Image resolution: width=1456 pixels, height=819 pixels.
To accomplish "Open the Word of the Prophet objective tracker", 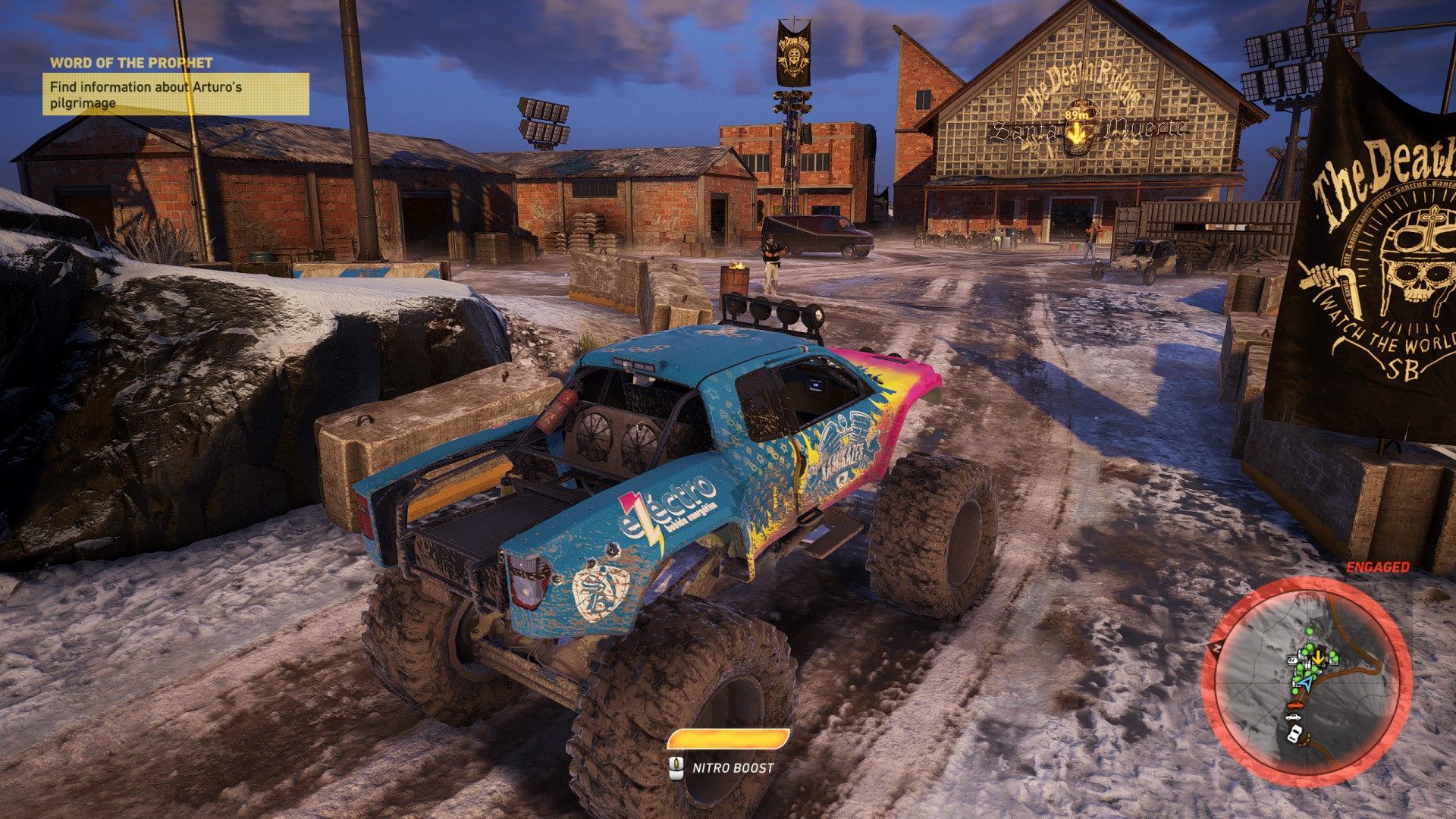I will tap(175, 94).
